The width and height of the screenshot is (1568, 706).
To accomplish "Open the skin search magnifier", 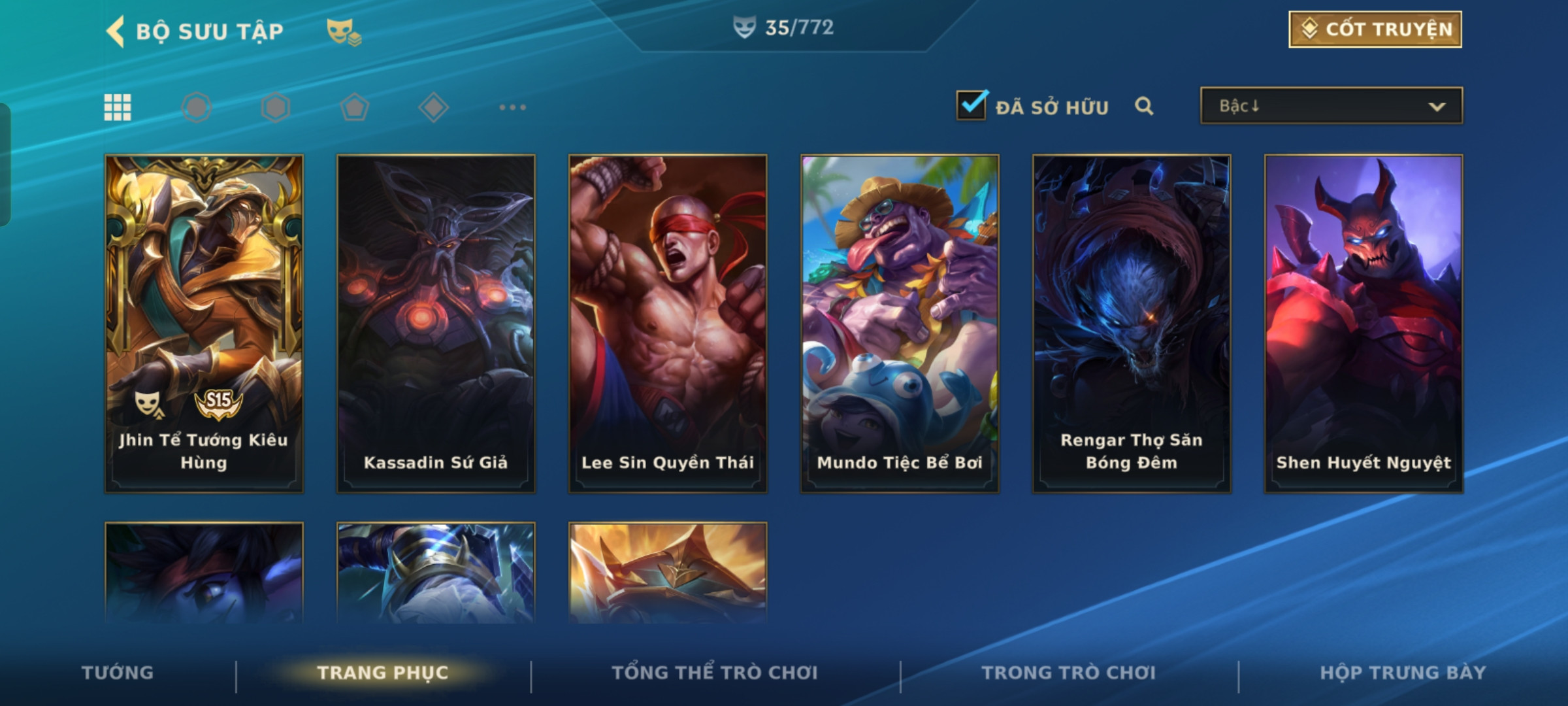I will coord(1144,106).
